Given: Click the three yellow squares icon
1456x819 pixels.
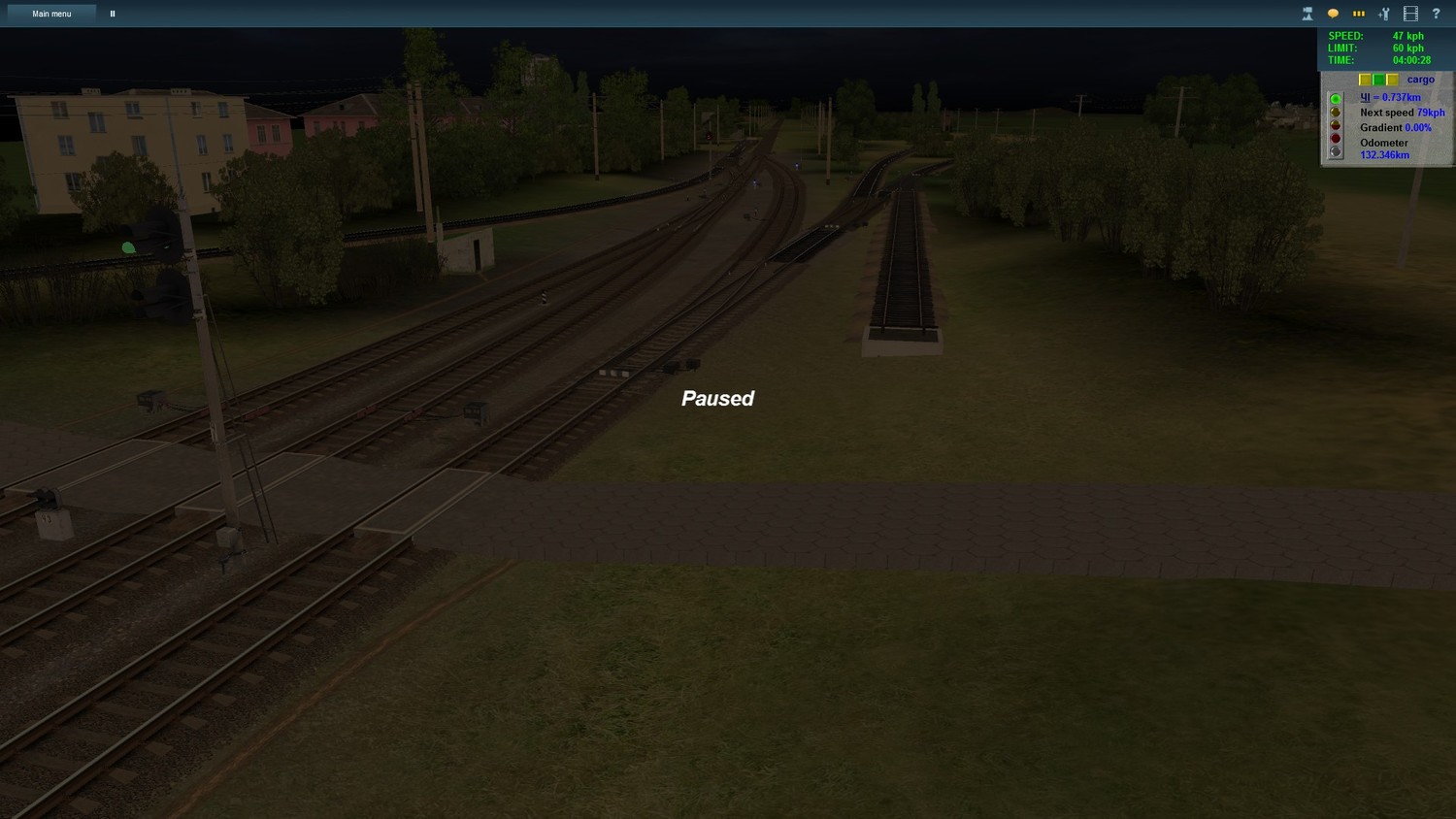Looking at the screenshot, I should pyautogui.click(x=1359, y=14).
